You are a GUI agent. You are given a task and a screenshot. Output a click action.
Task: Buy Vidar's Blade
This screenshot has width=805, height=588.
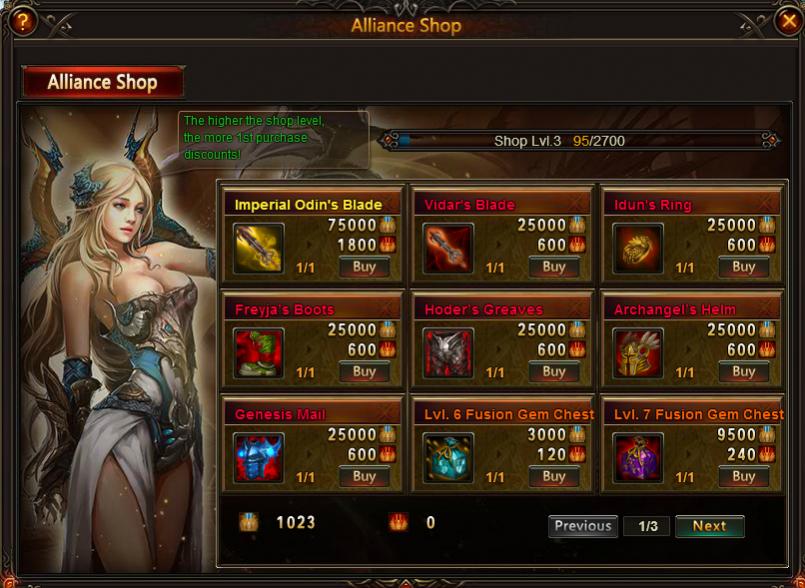554,267
